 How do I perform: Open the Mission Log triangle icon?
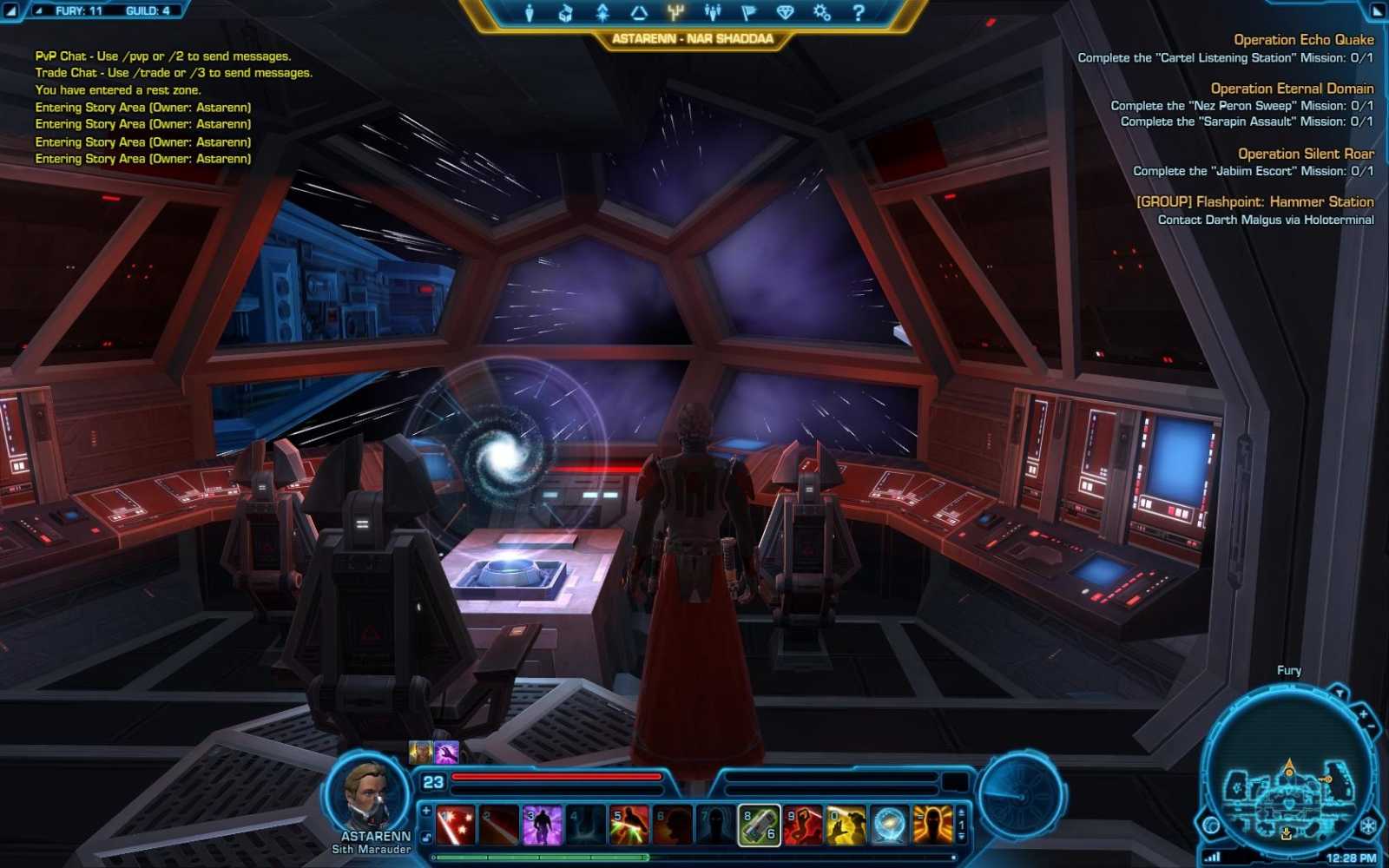click(x=637, y=12)
